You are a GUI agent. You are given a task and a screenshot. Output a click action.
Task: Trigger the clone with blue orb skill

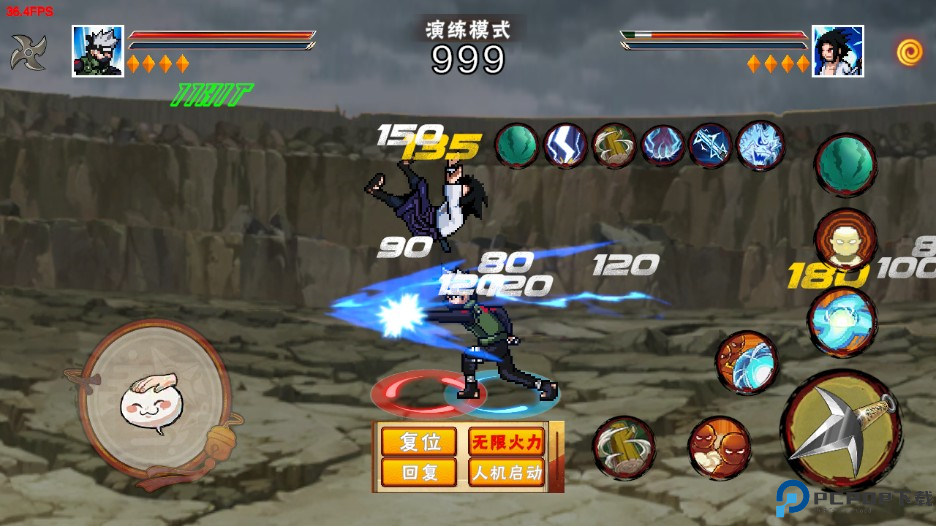746,361
